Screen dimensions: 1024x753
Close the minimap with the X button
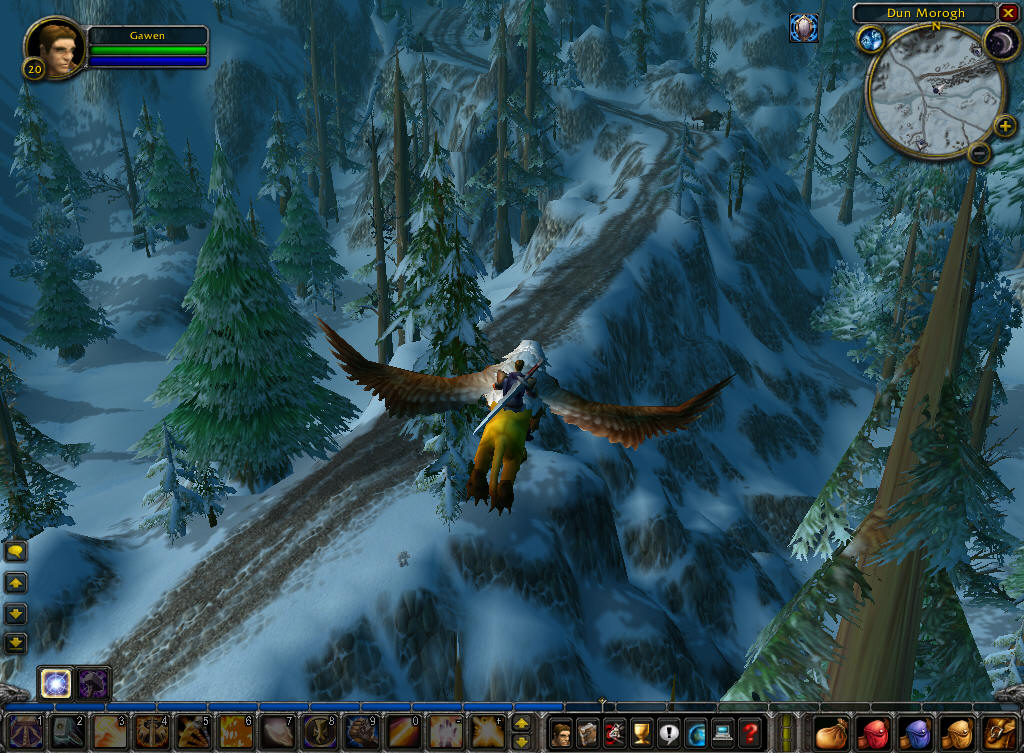coord(1007,13)
